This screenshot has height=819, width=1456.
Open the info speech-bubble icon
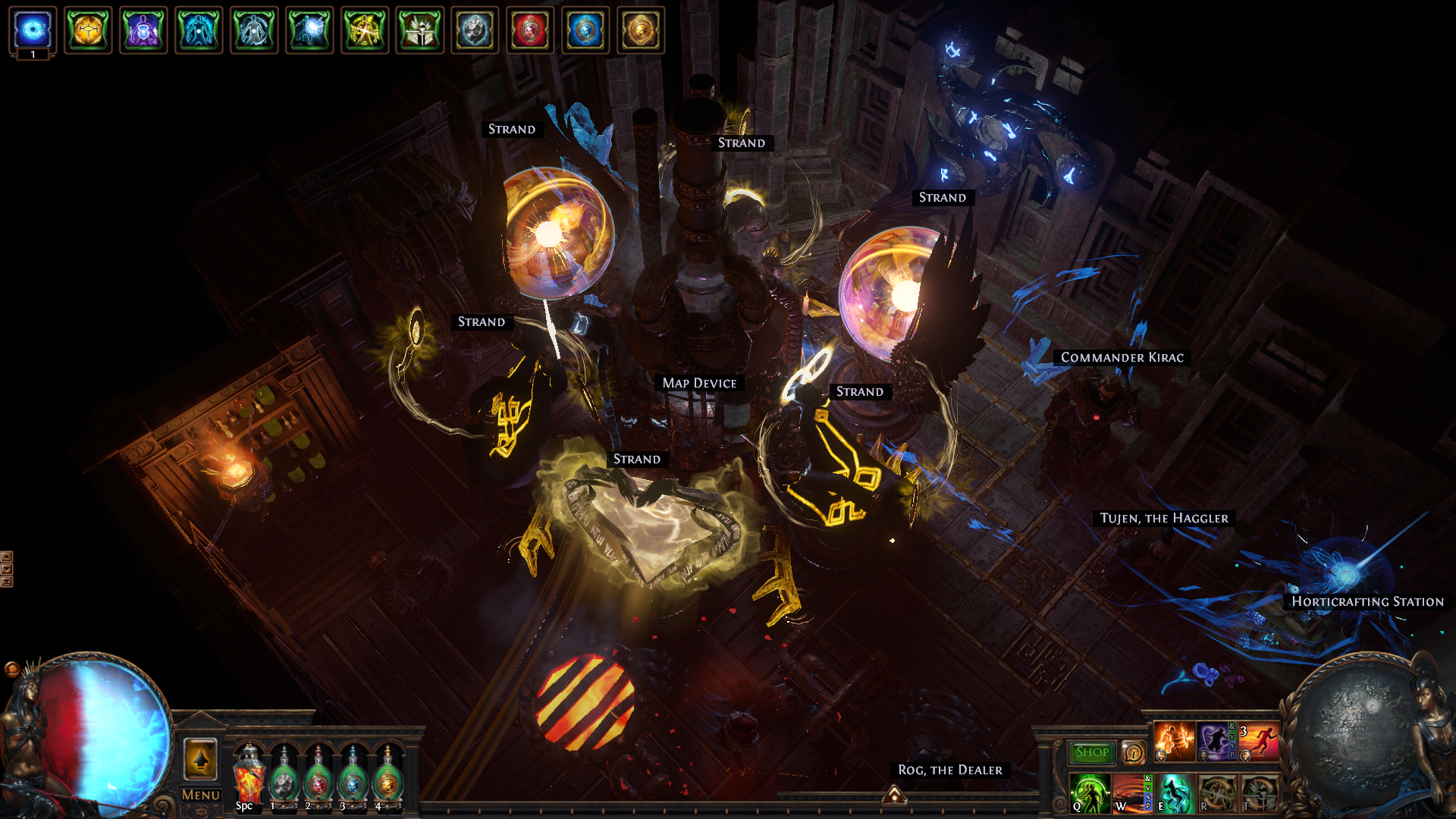click(x=1133, y=752)
